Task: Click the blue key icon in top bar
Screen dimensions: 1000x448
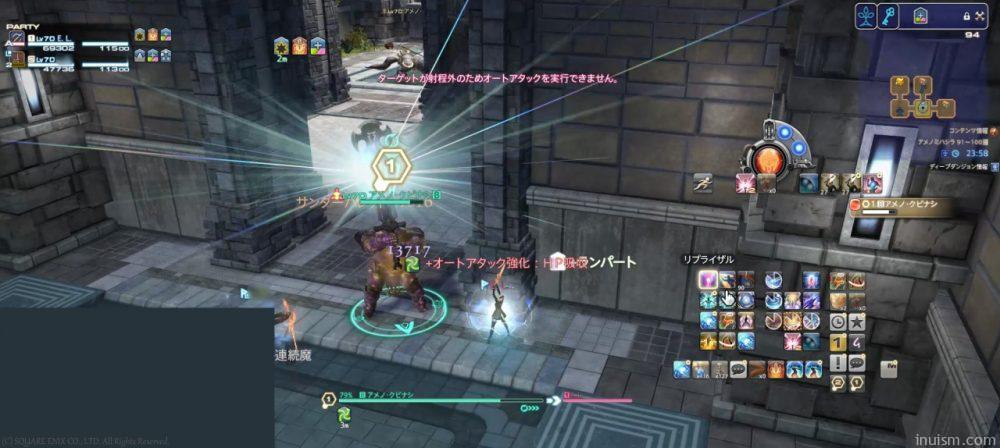Action: point(887,16)
